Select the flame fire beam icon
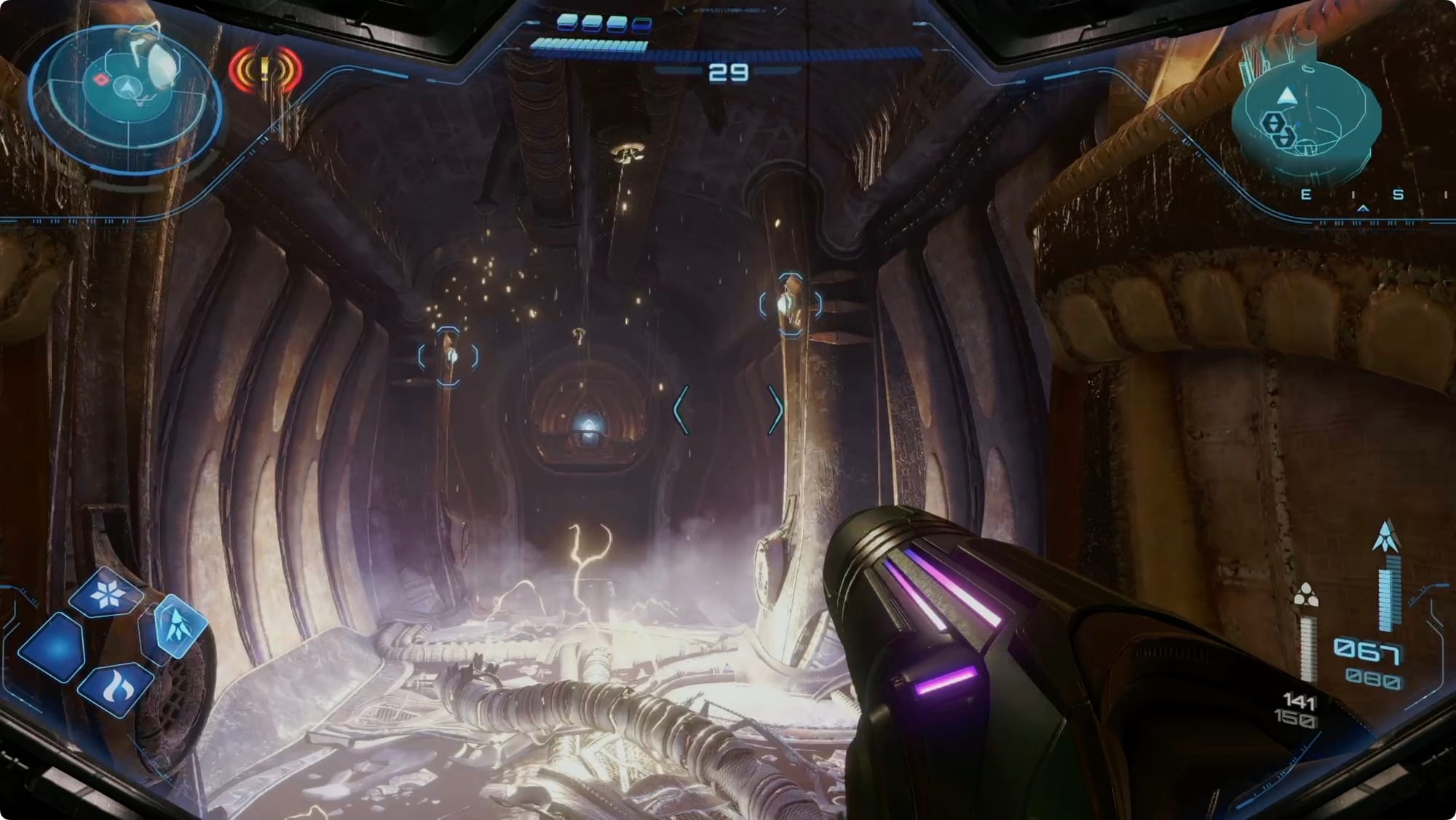 tap(115, 688)
